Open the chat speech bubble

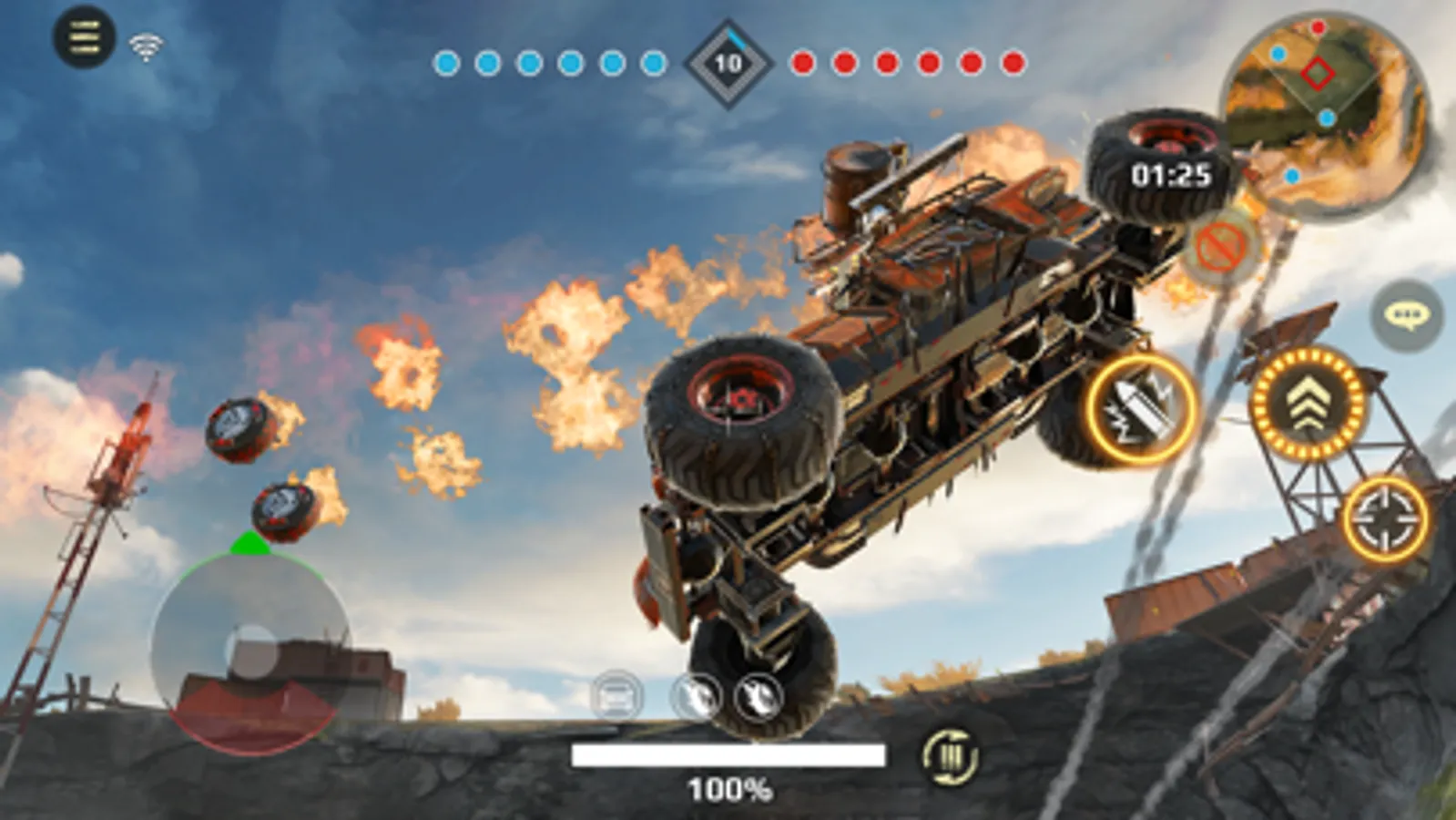point(1407,316)
